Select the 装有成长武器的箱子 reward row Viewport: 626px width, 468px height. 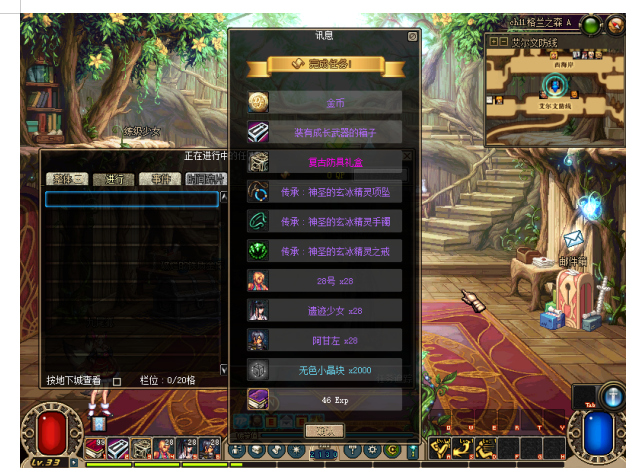click(334, 132)
